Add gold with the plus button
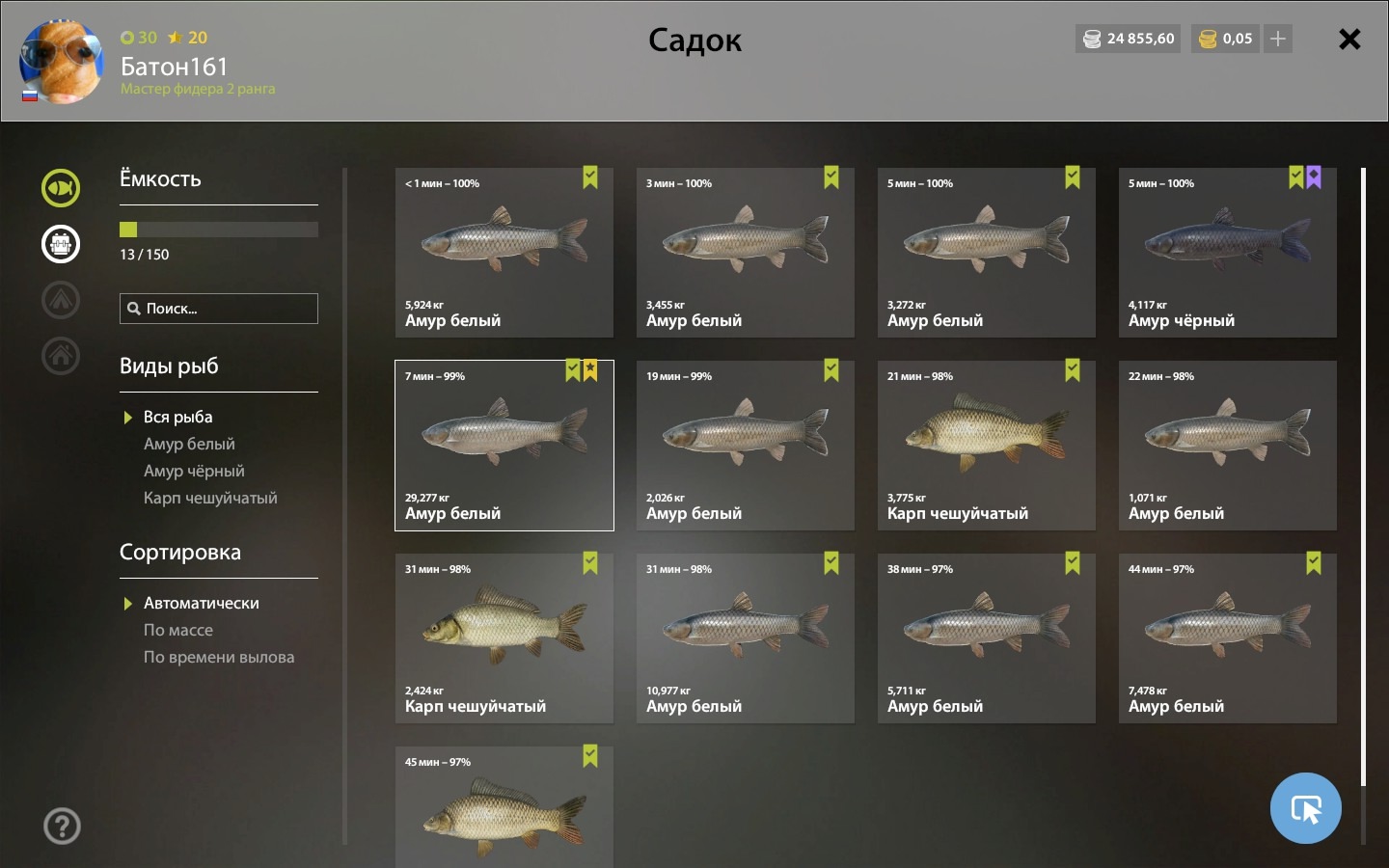Screen dimensions: 1389x868 (1278, 39)
